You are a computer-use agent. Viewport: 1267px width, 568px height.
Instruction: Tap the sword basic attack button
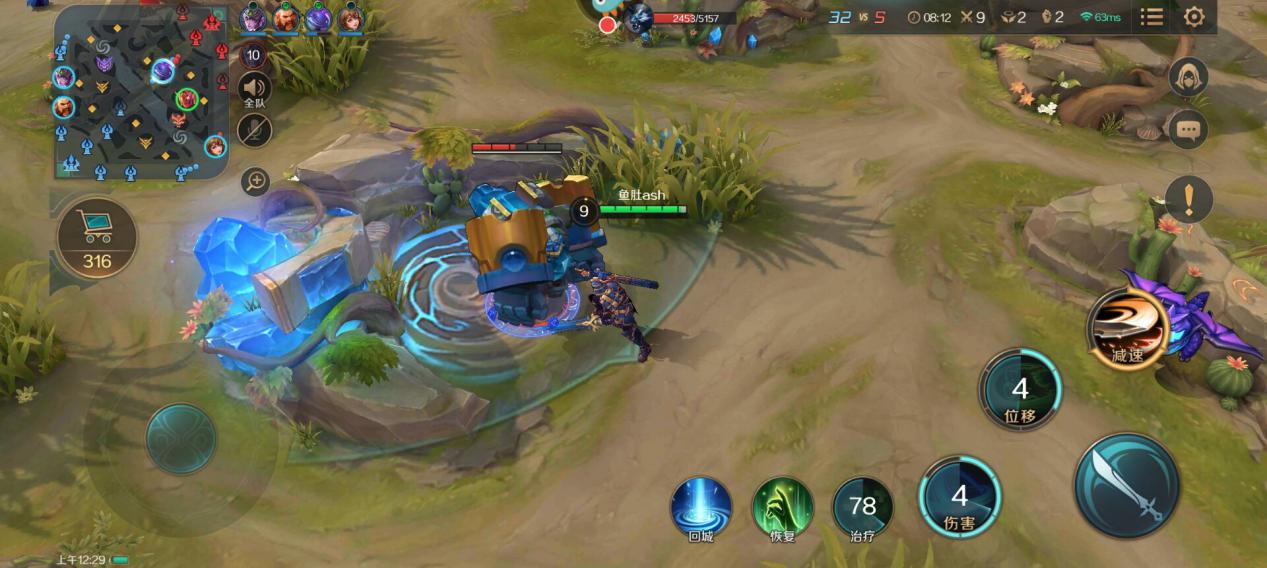point(1127,485)
